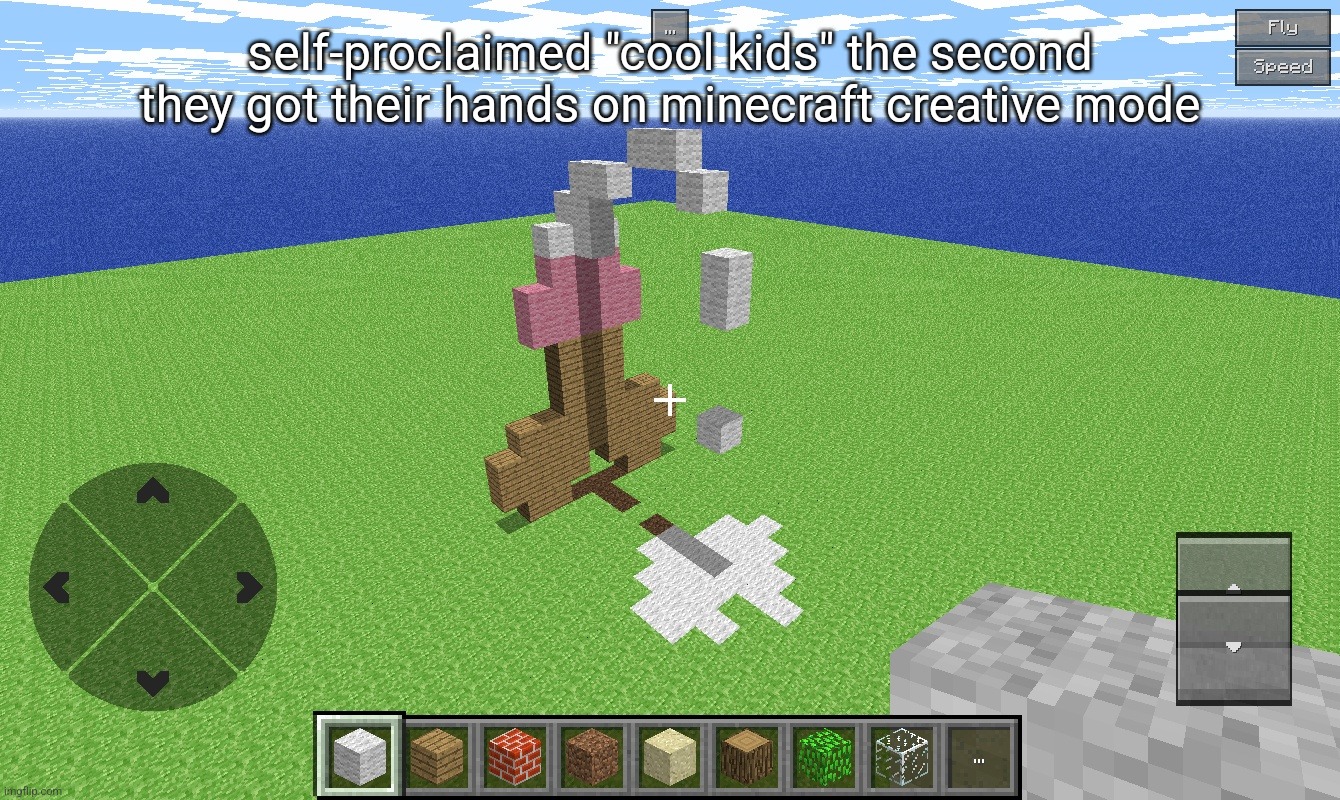Tap the backward arrow on the movement pad
Viewport: 1340px width, 800px height.
point(152,682)
